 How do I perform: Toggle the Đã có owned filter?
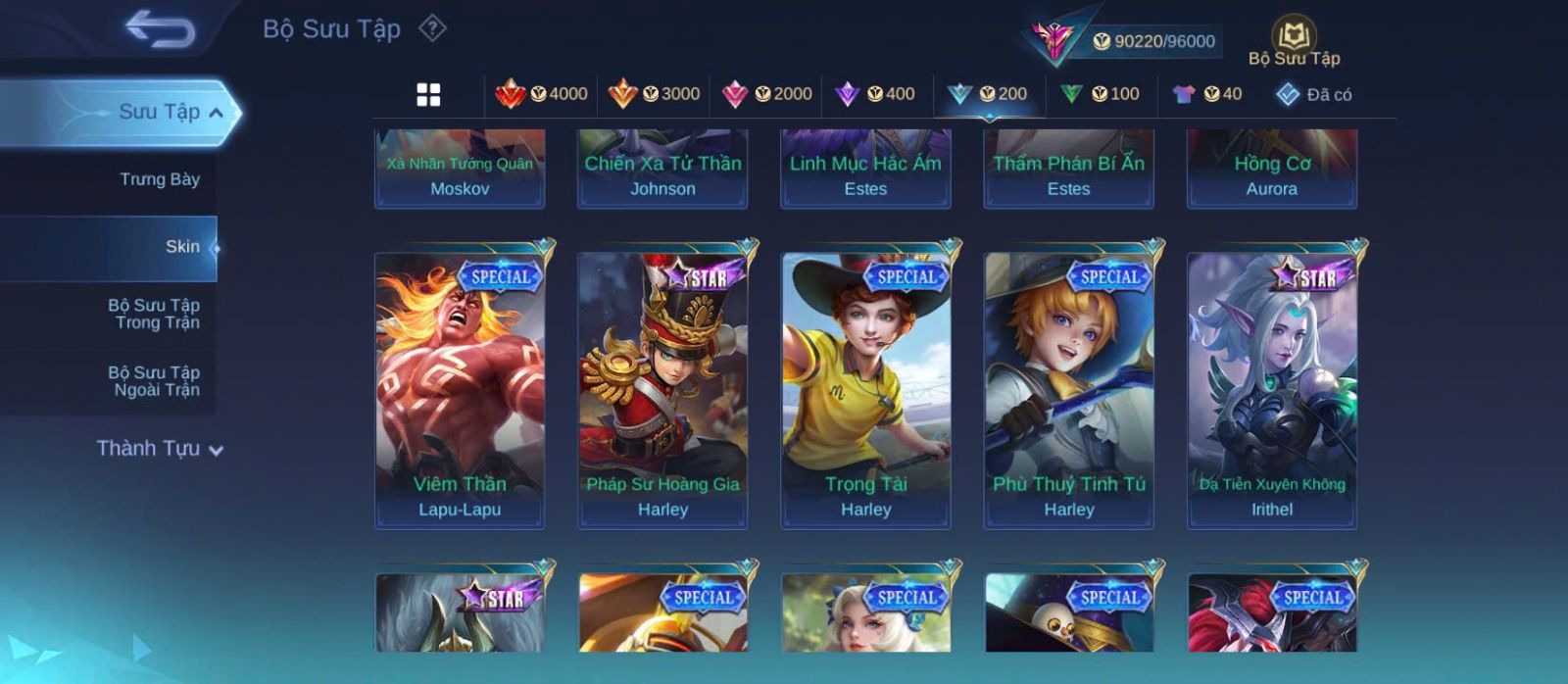pos(1314,95)
